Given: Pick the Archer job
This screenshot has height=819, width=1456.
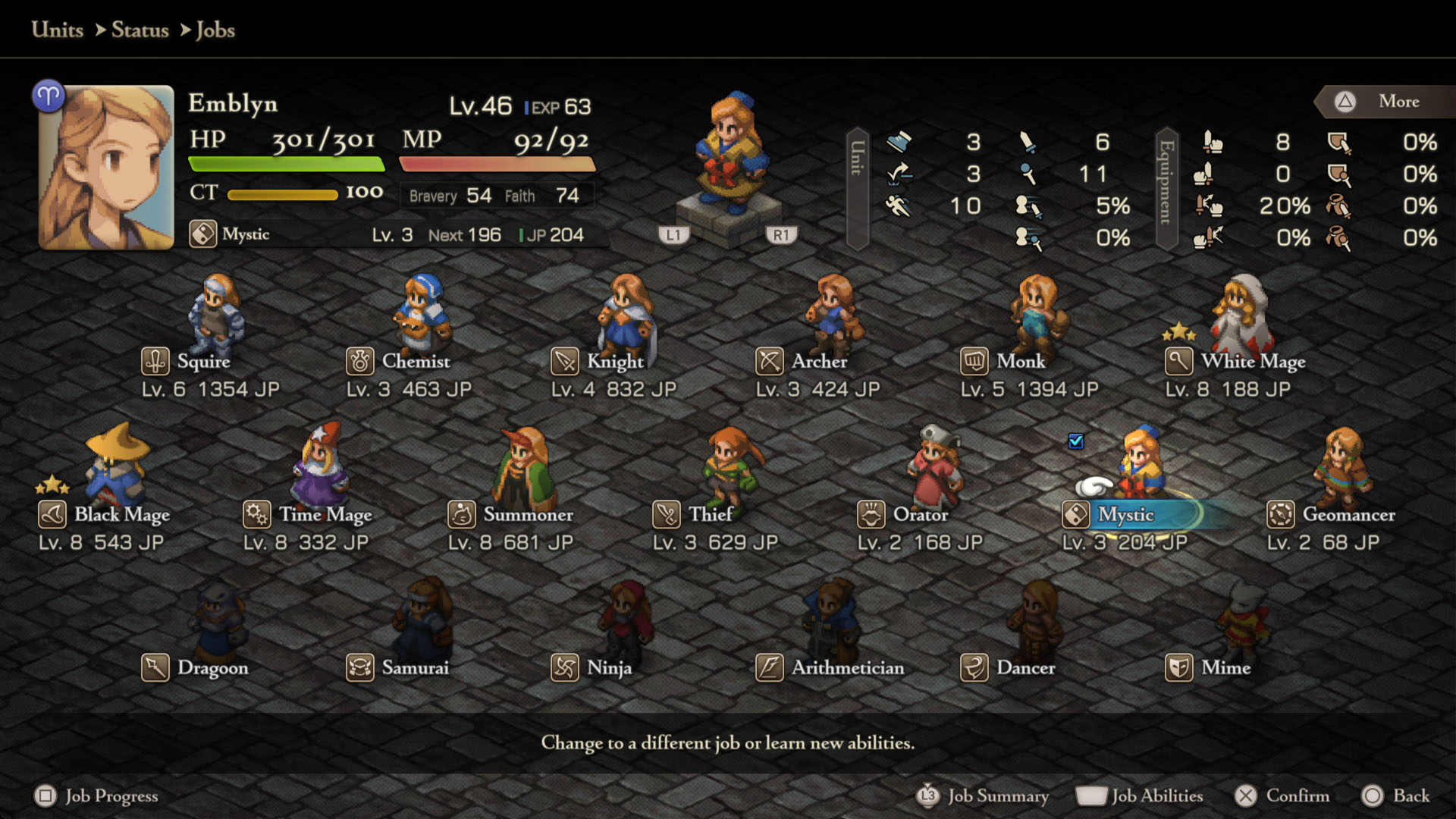Looking at the screenshot, I should click(819, 361).
